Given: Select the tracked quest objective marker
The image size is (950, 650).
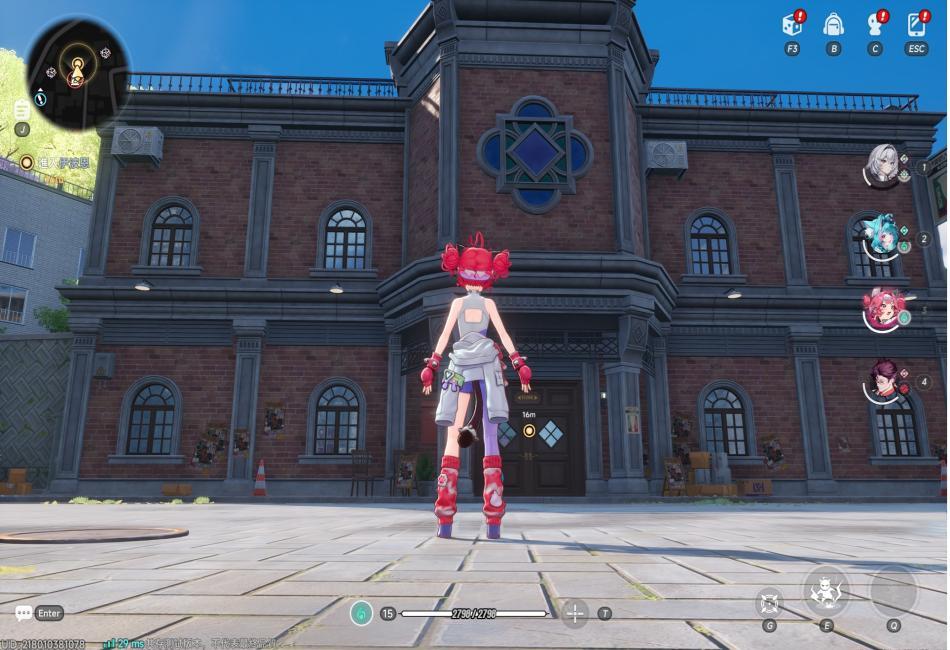Looking at the screenshot, I should (27, 162).
